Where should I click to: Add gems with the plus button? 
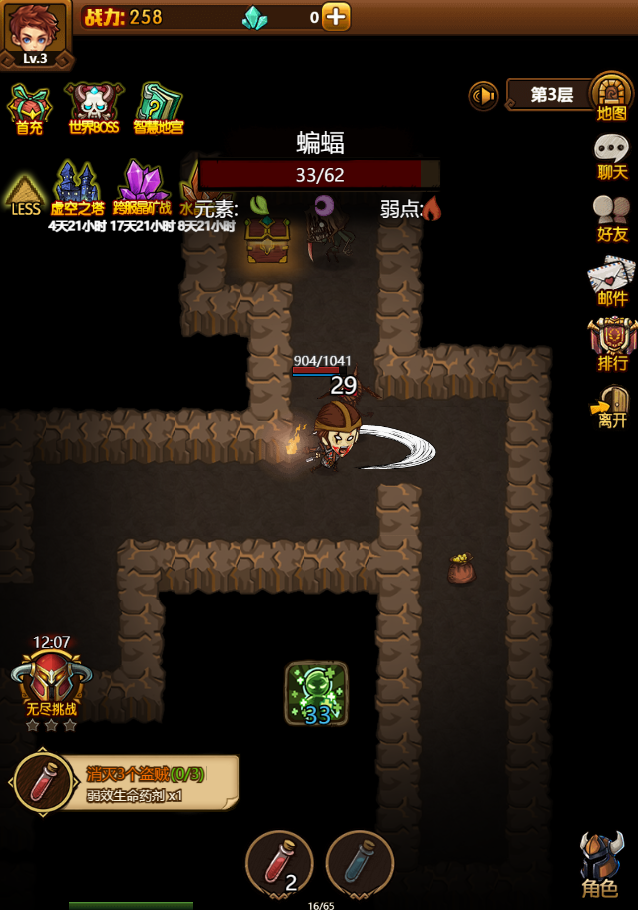[x=336, y=16]
